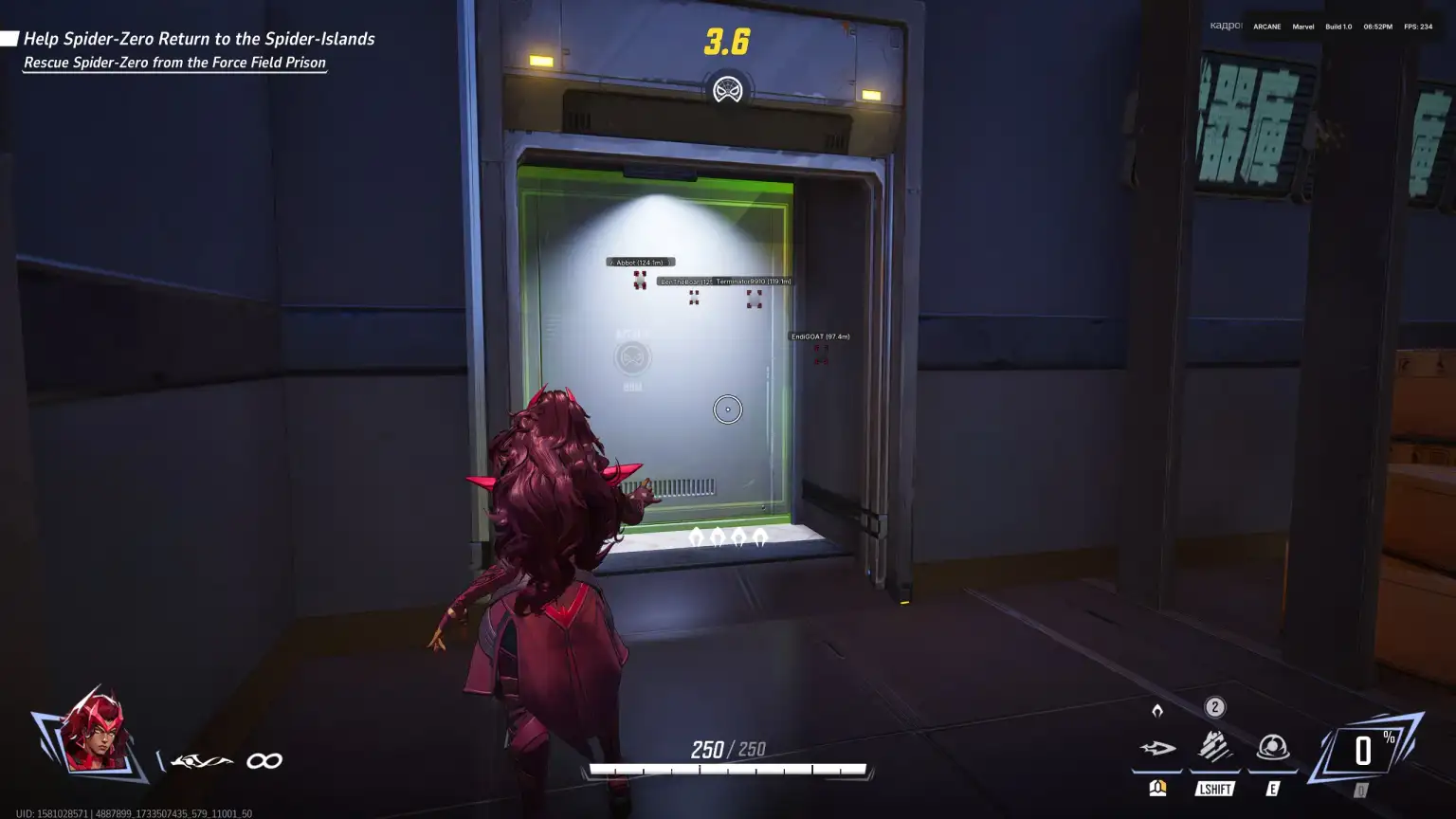Image resolution: width=1456 pixels, height=819 pixels.
Task: Click the spider glyphs below the doorway
Action: point(728,537)
